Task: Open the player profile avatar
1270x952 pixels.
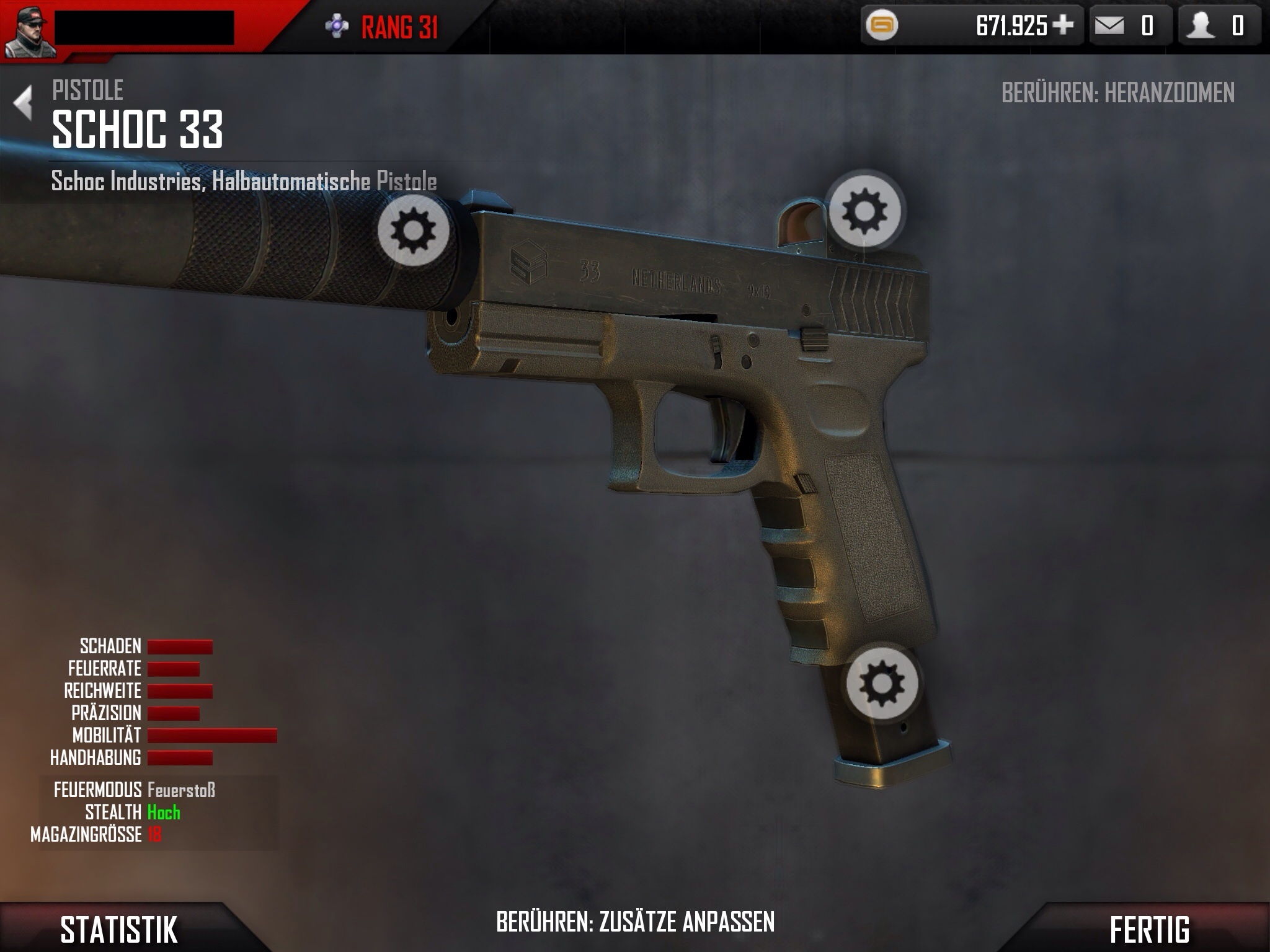Action: (x=28, y=30)
